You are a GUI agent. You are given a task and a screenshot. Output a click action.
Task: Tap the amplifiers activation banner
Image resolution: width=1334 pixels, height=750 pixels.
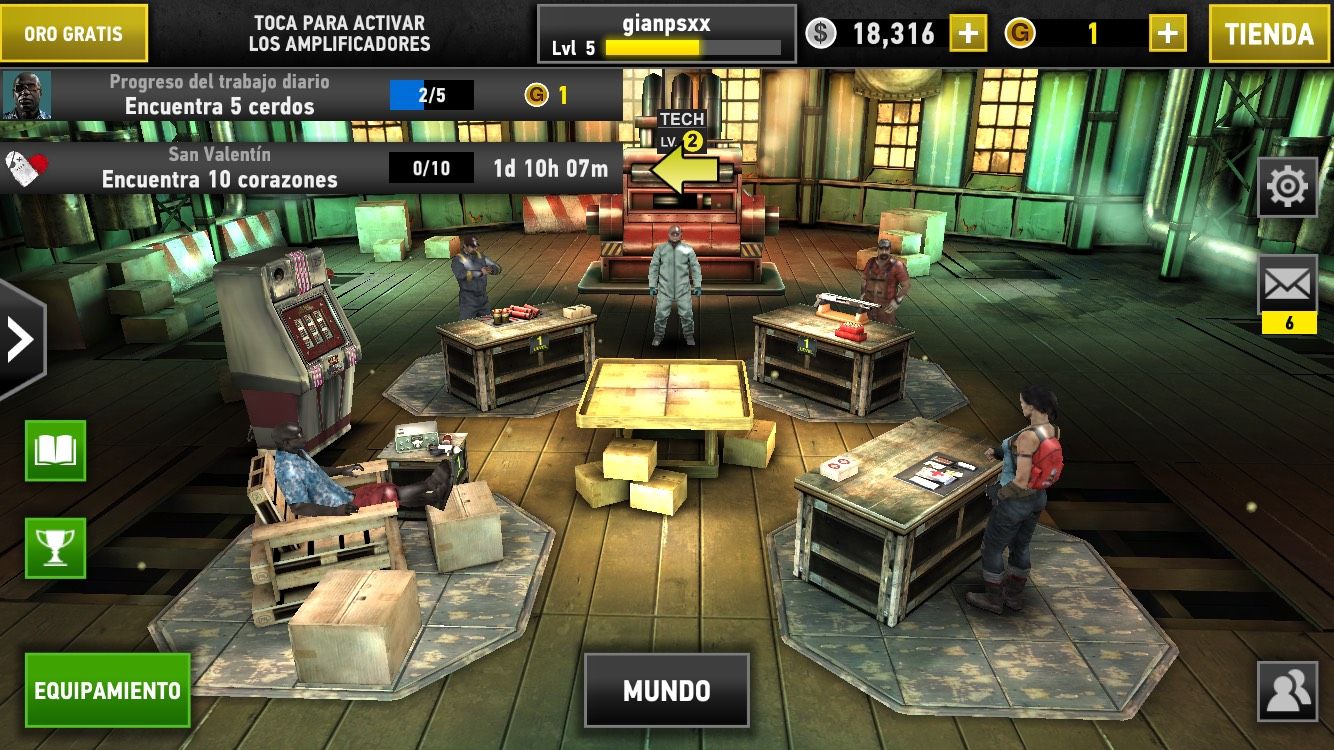(x=339, y=33)
